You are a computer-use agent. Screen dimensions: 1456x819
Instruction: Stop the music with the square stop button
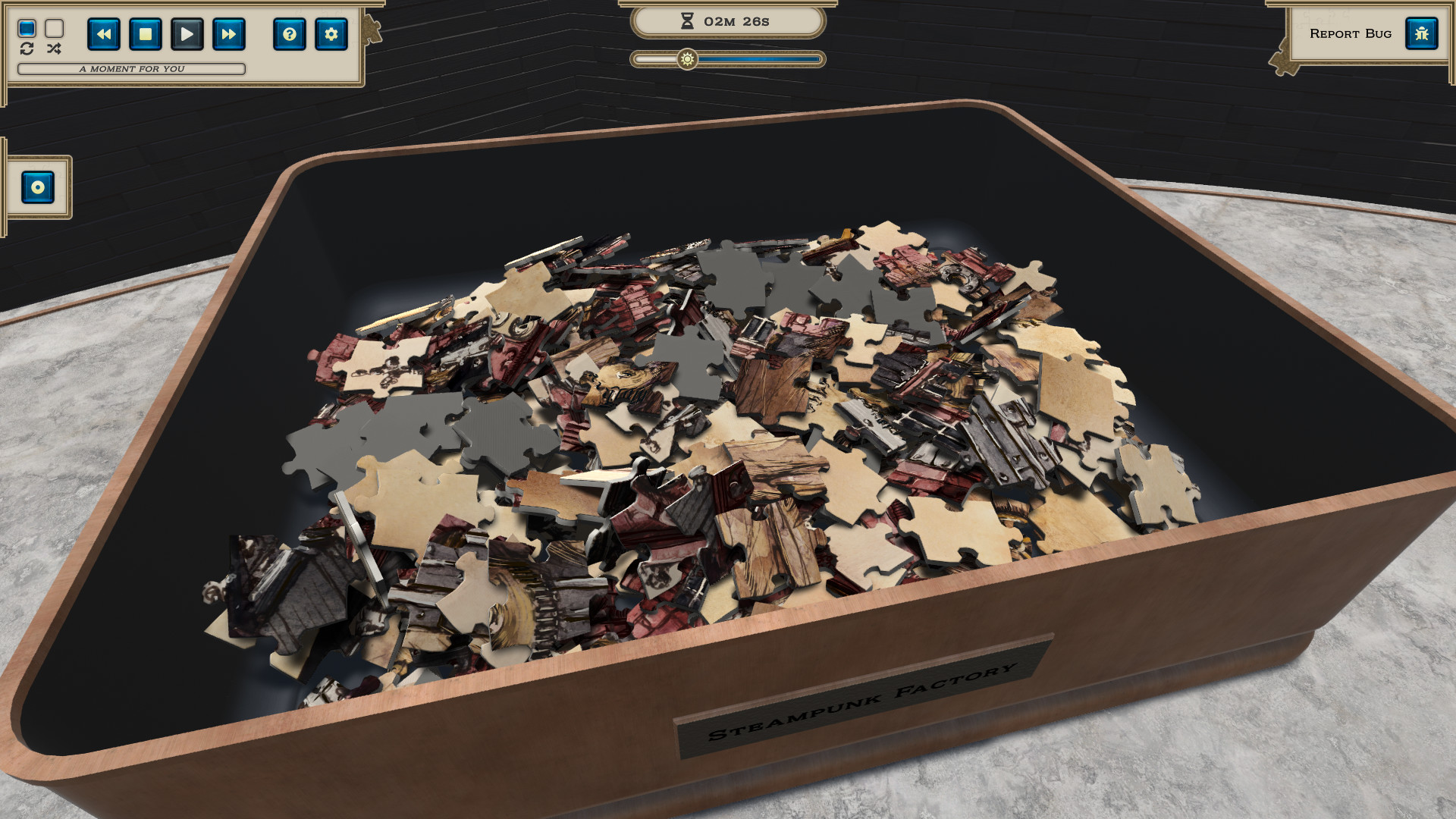pyautogui.click(x=146, y=34)
